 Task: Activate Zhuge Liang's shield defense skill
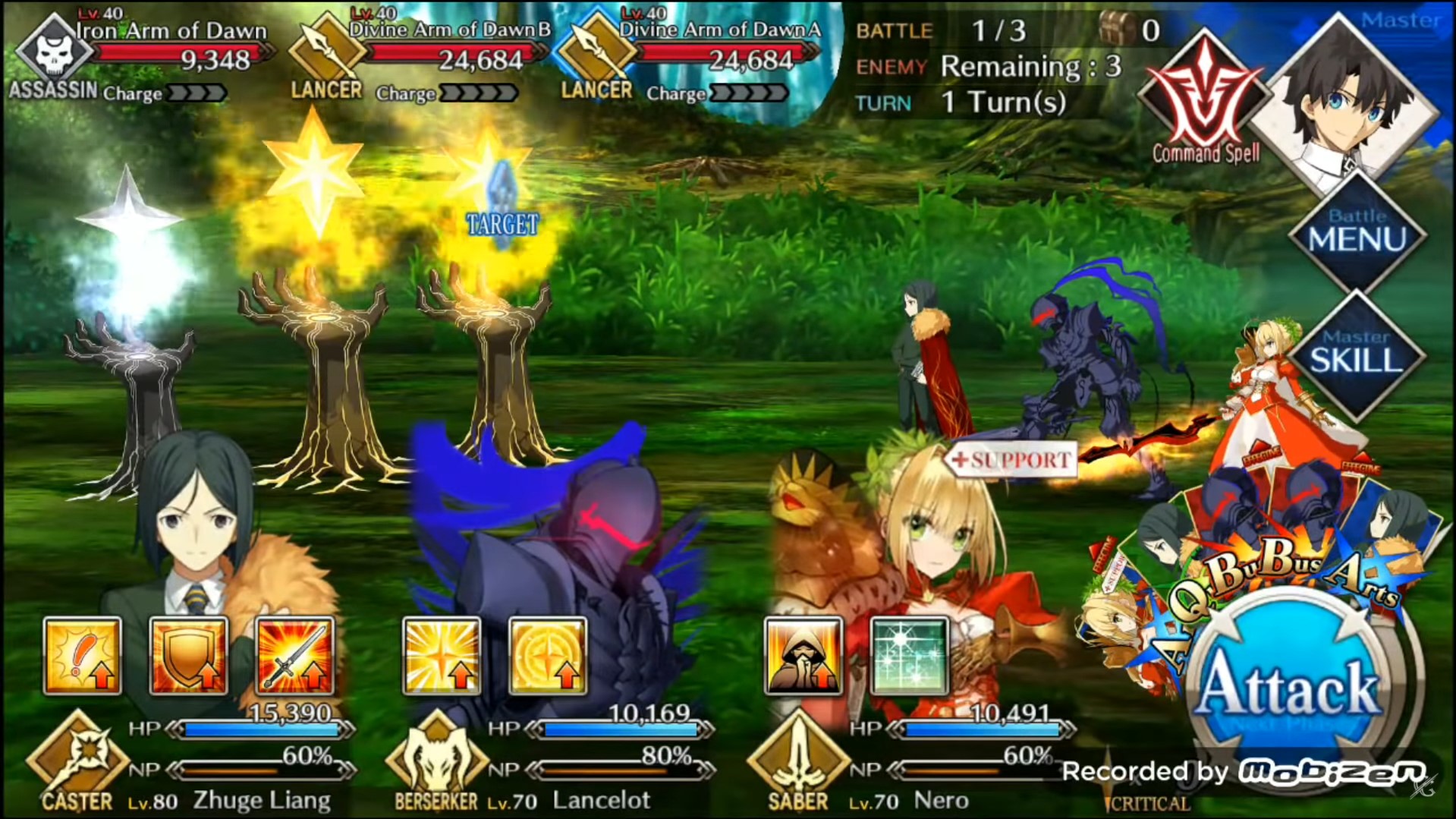click(x=188, y=657)
